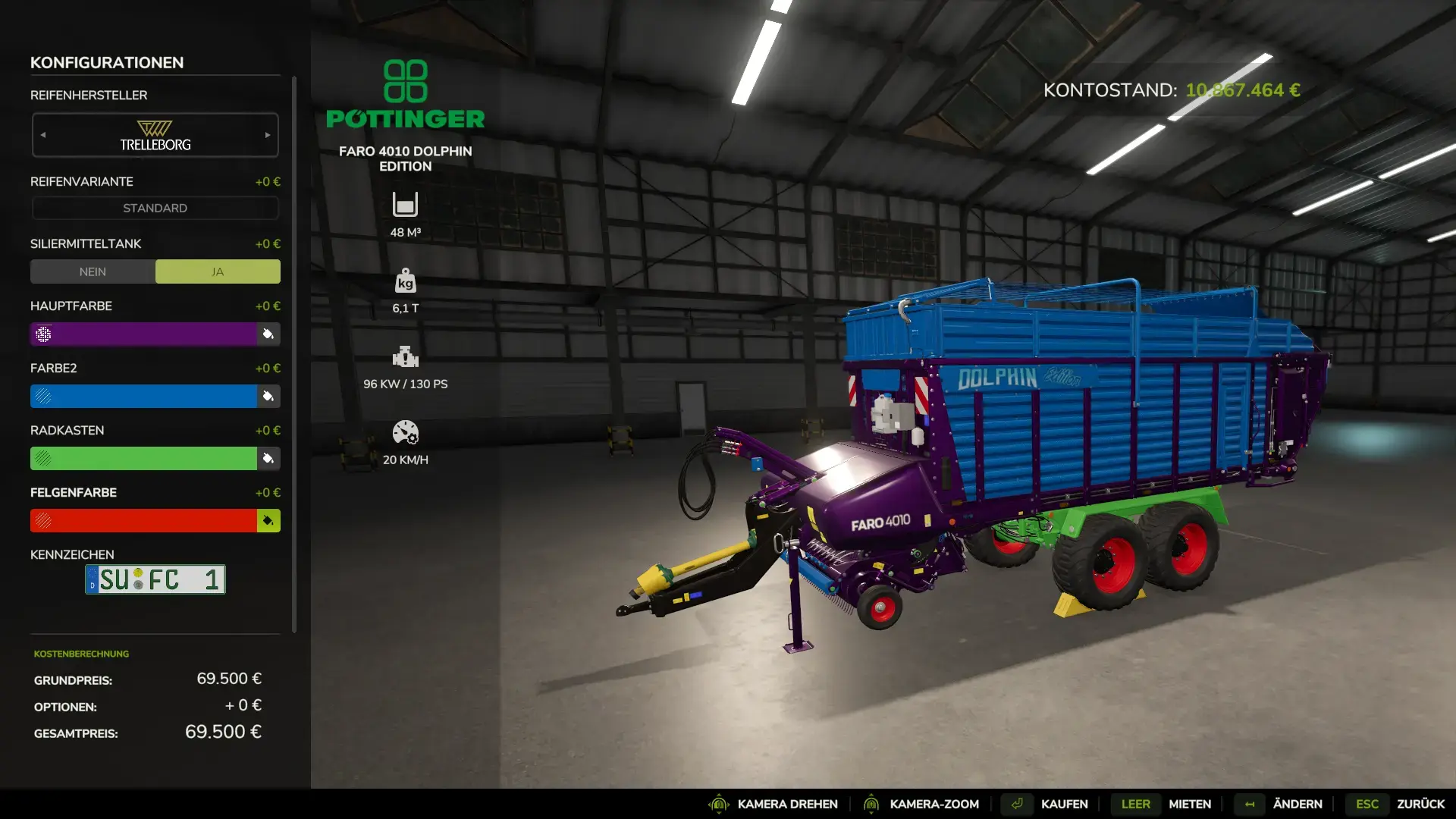The height and width of the screenshot is (819, 1456).
Task: Open the green Radkasten color bar
Action: [144, 458]
